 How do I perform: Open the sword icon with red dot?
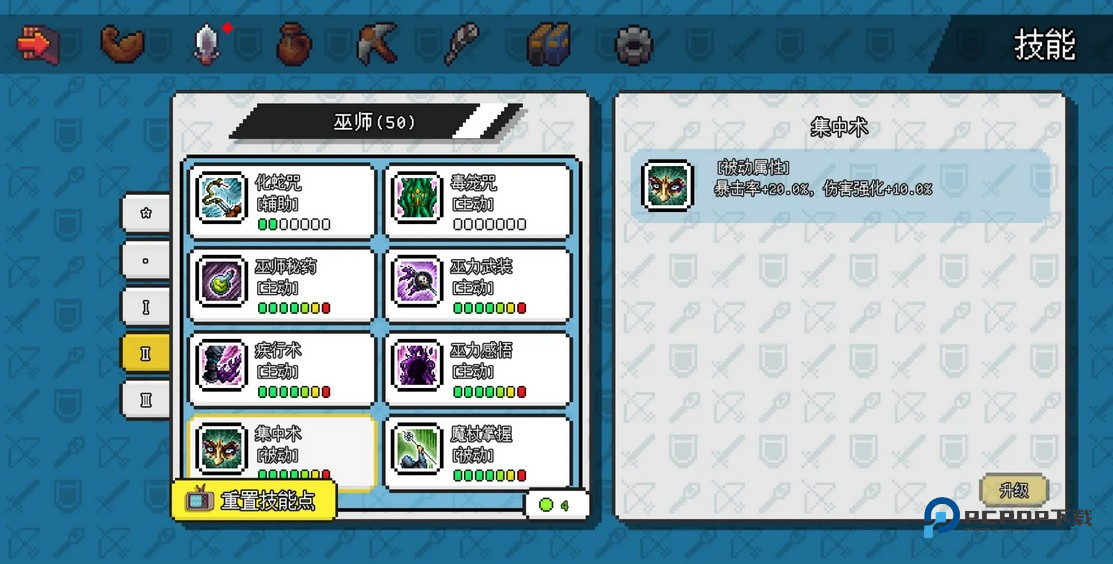click(207, 44)
